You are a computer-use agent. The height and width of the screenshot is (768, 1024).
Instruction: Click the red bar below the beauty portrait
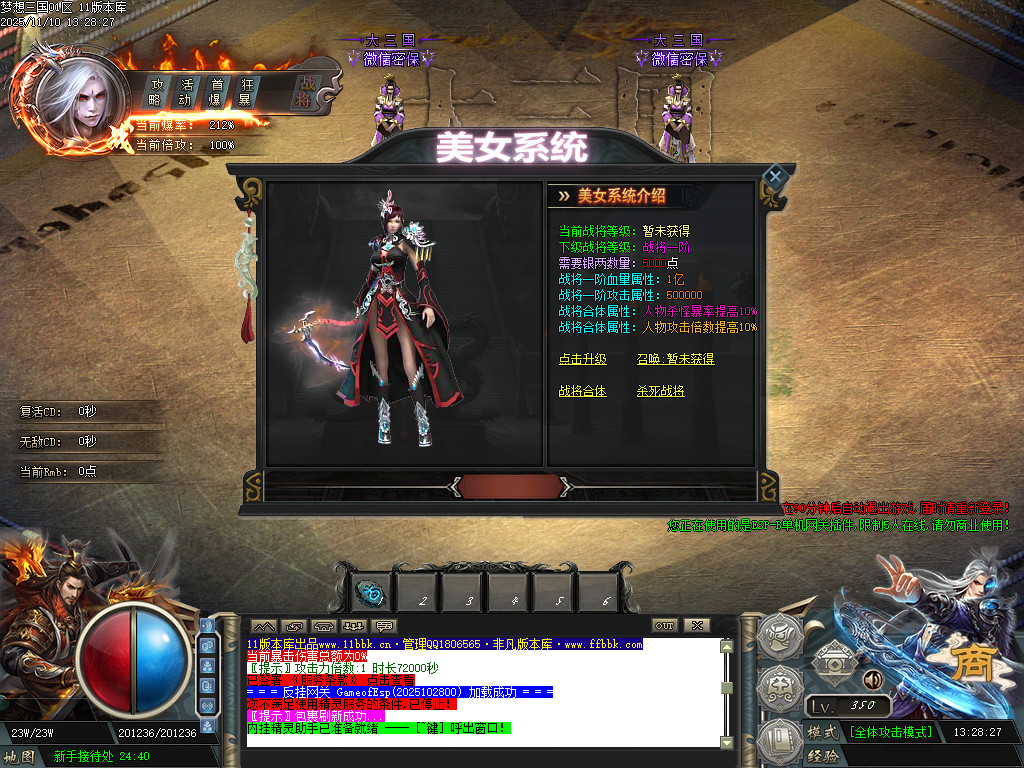509,486
